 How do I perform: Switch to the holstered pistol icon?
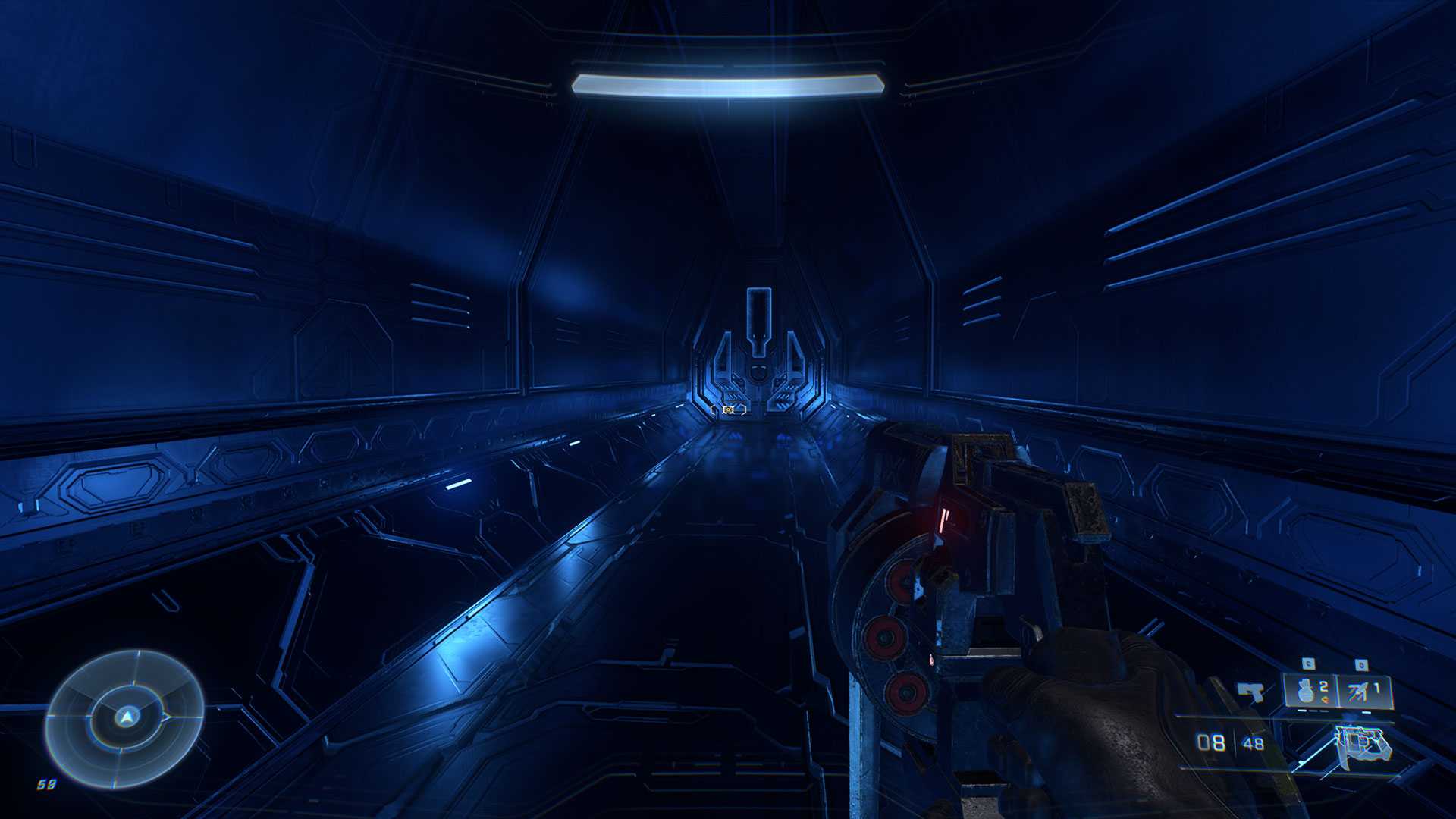pyautogui.click(x=1251, y=691)
